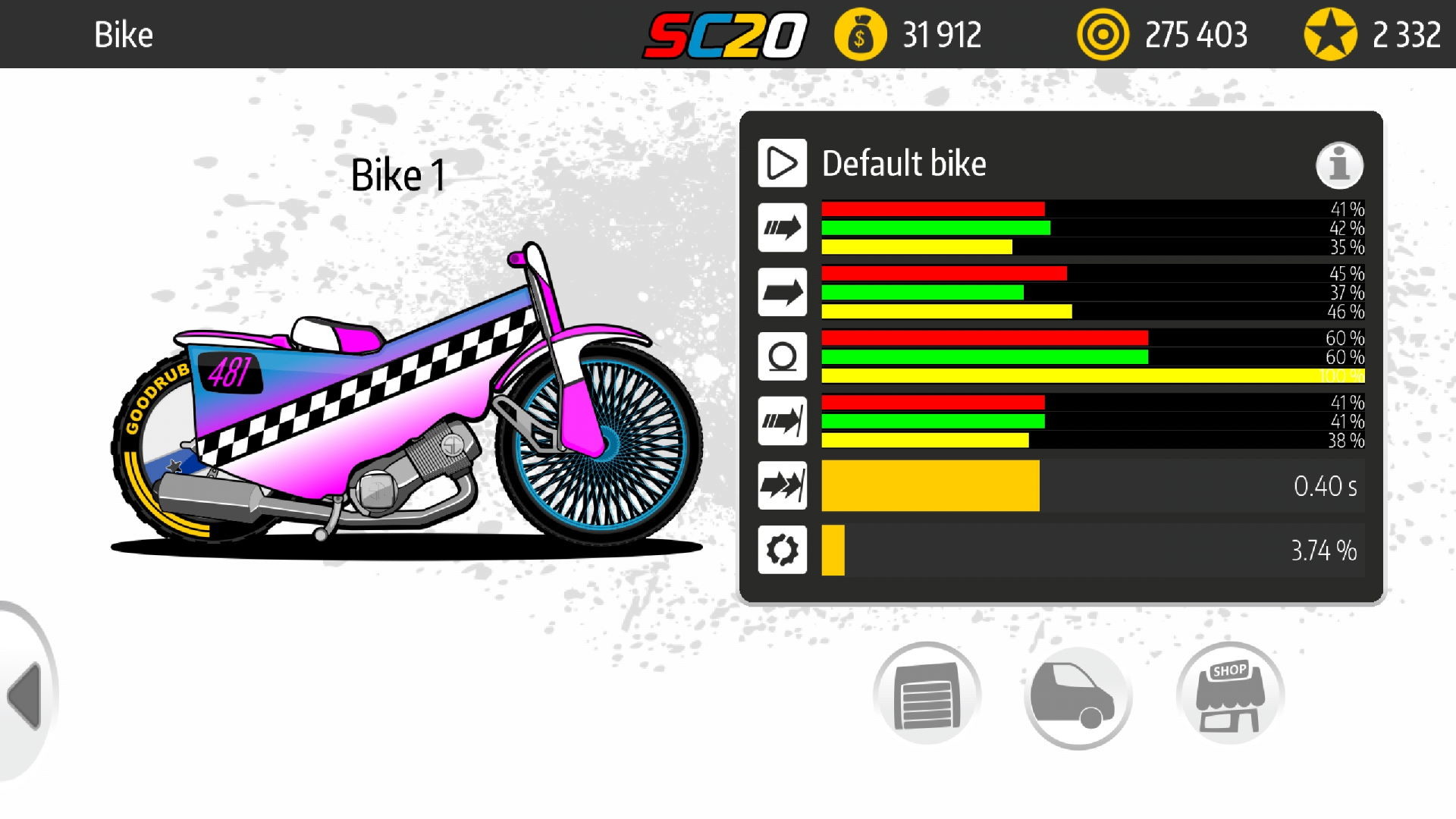This screenshot has width=1456, height=819.
Task: Select the Default bike with the play button
Action: tap(782, 163)
